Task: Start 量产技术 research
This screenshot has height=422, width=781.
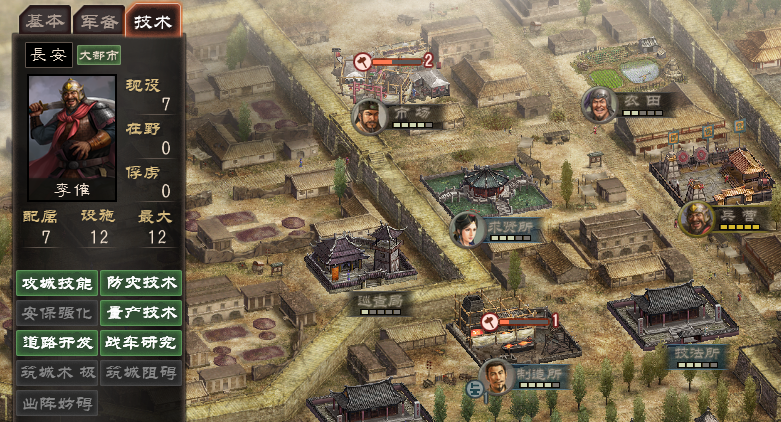Action: pyautogui.click(x=141, y=313)
